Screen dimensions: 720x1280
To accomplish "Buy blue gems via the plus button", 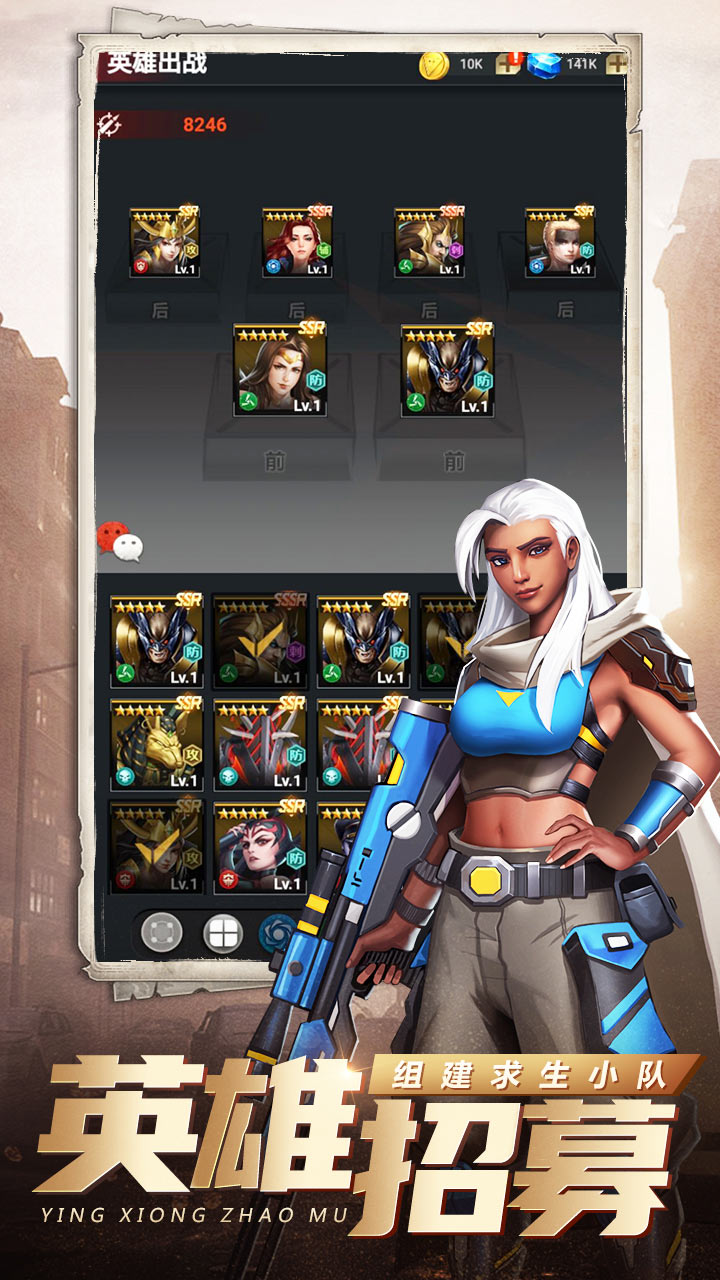I will coord(617,64).
